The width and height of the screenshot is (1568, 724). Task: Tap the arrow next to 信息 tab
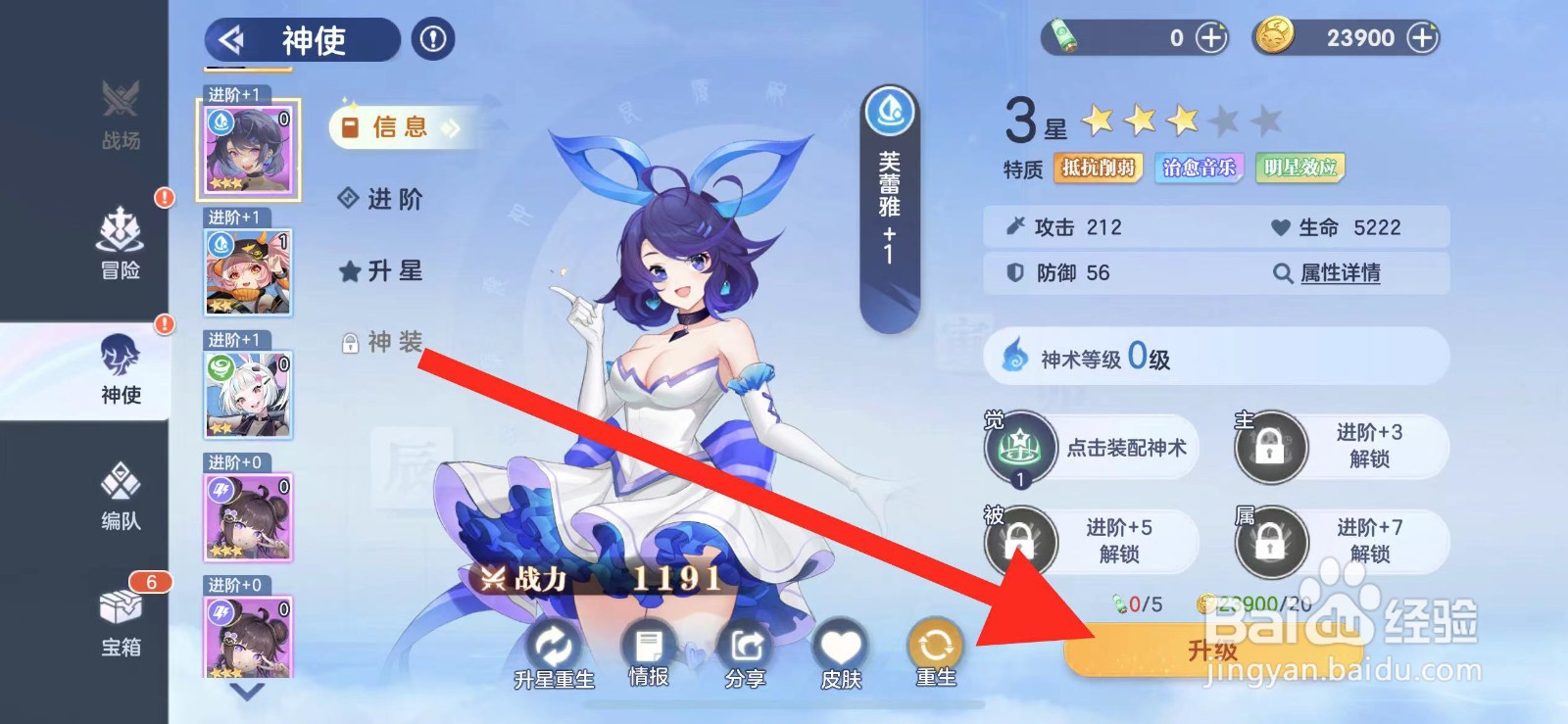tap(452, 126)
